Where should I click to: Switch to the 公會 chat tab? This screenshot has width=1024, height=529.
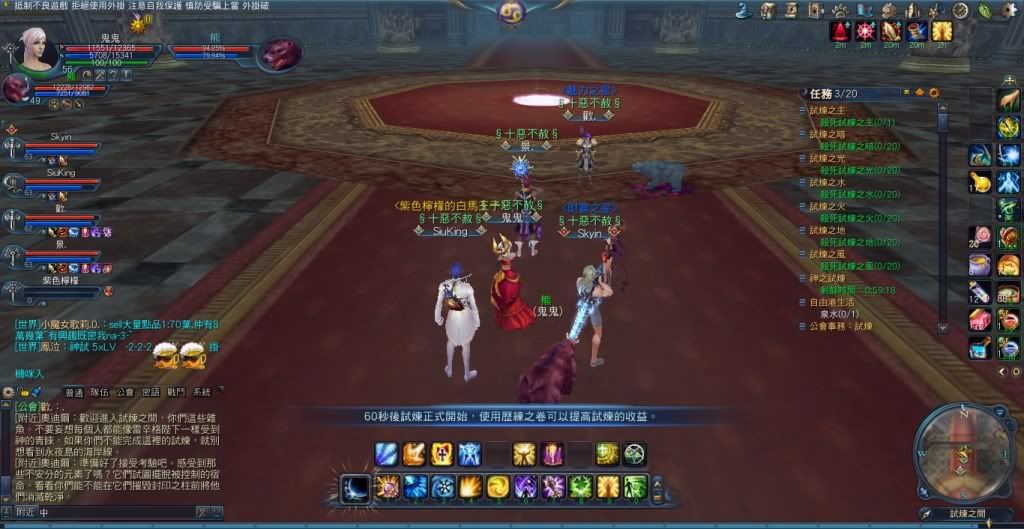point(126,393)
